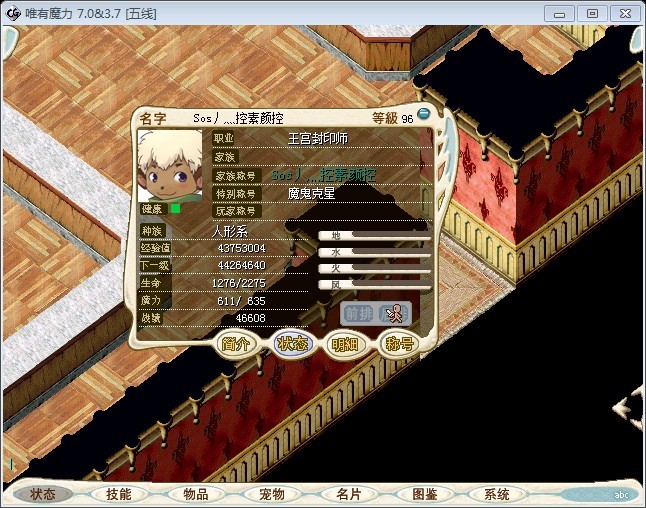The width and height of the screenshot is (646, 508).
Task: Minimize the game window
Action: coord(563,13)
